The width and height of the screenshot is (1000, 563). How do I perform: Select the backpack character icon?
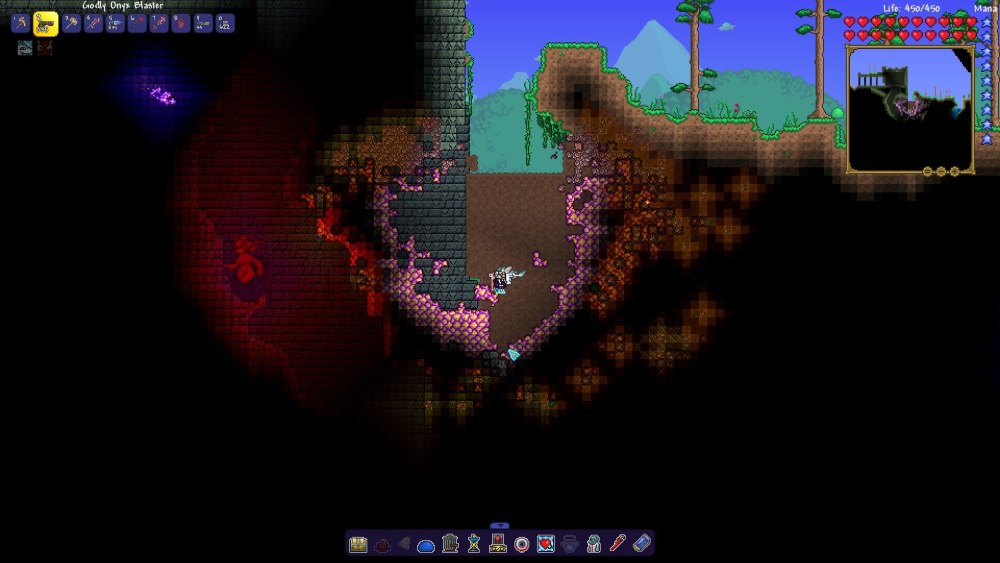tap(593, 544)
